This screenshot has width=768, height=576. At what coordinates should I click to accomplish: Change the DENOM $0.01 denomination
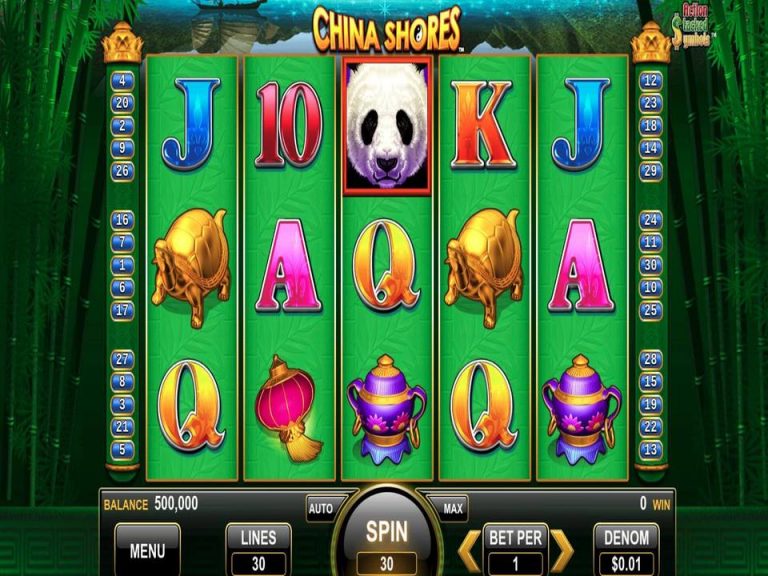pyautogui.click(x=626, y=549)
